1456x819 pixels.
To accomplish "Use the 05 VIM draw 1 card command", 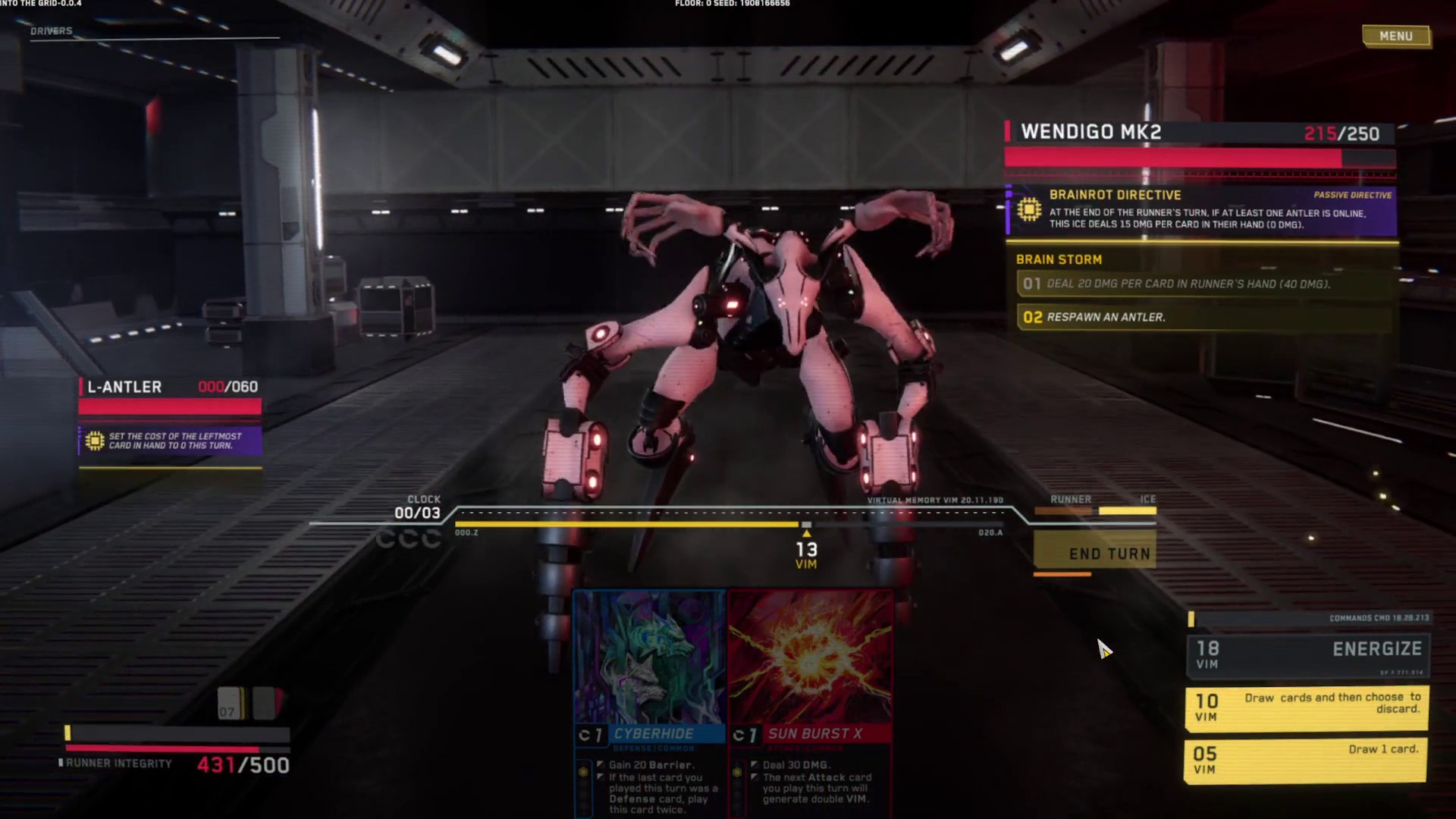I will tap(1306, 759).
